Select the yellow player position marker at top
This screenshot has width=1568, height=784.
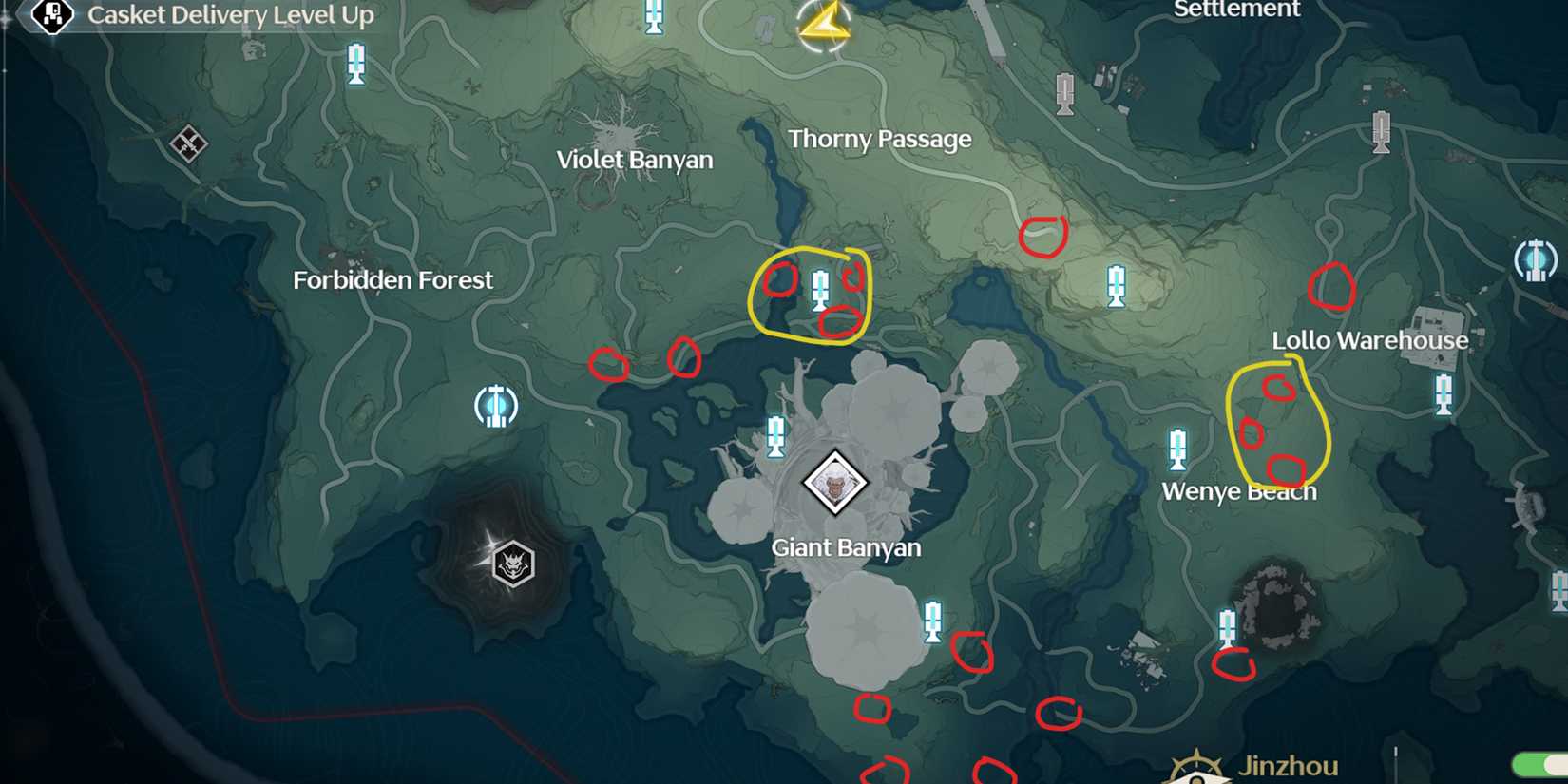(x=823, y=24)
